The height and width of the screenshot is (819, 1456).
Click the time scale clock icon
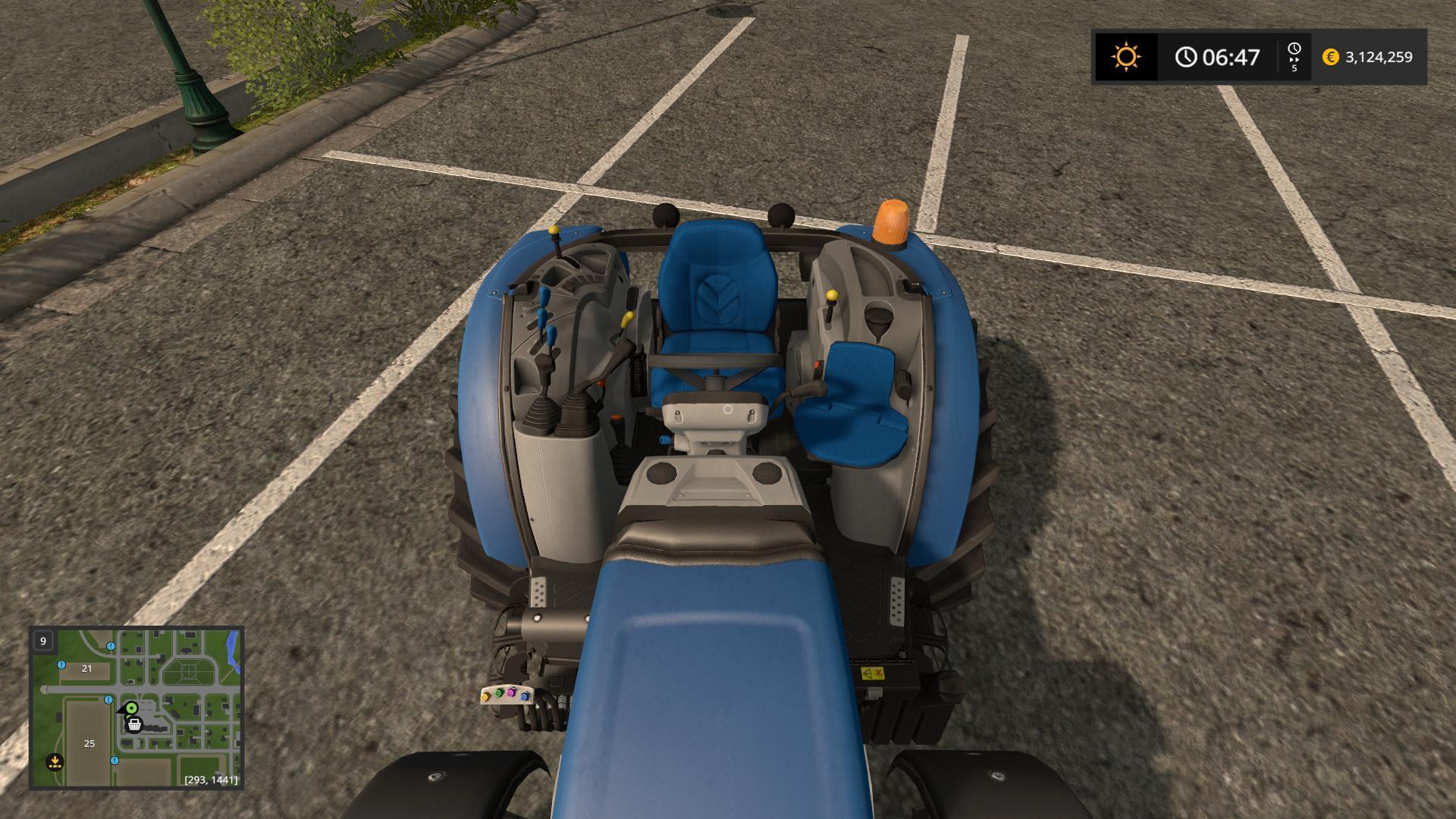(x=1294, y=51)
